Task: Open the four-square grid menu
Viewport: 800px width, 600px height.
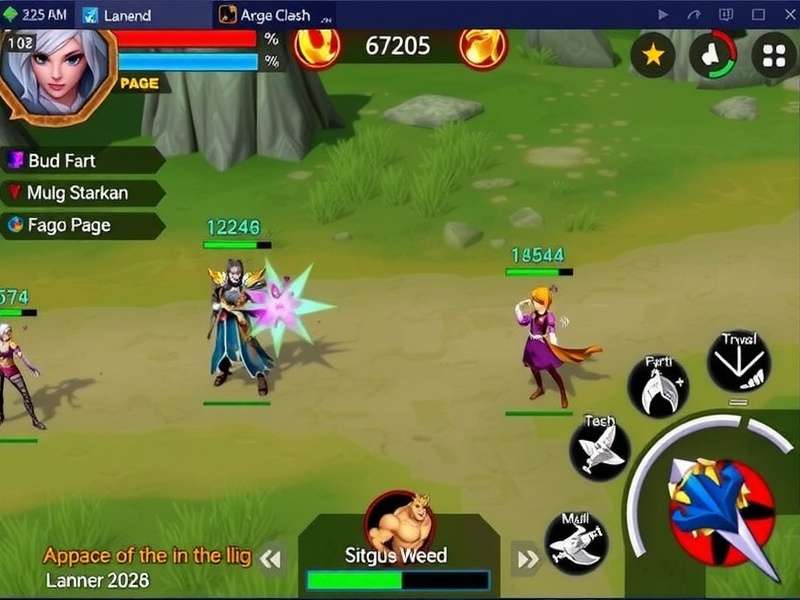Action: [774, 55]
